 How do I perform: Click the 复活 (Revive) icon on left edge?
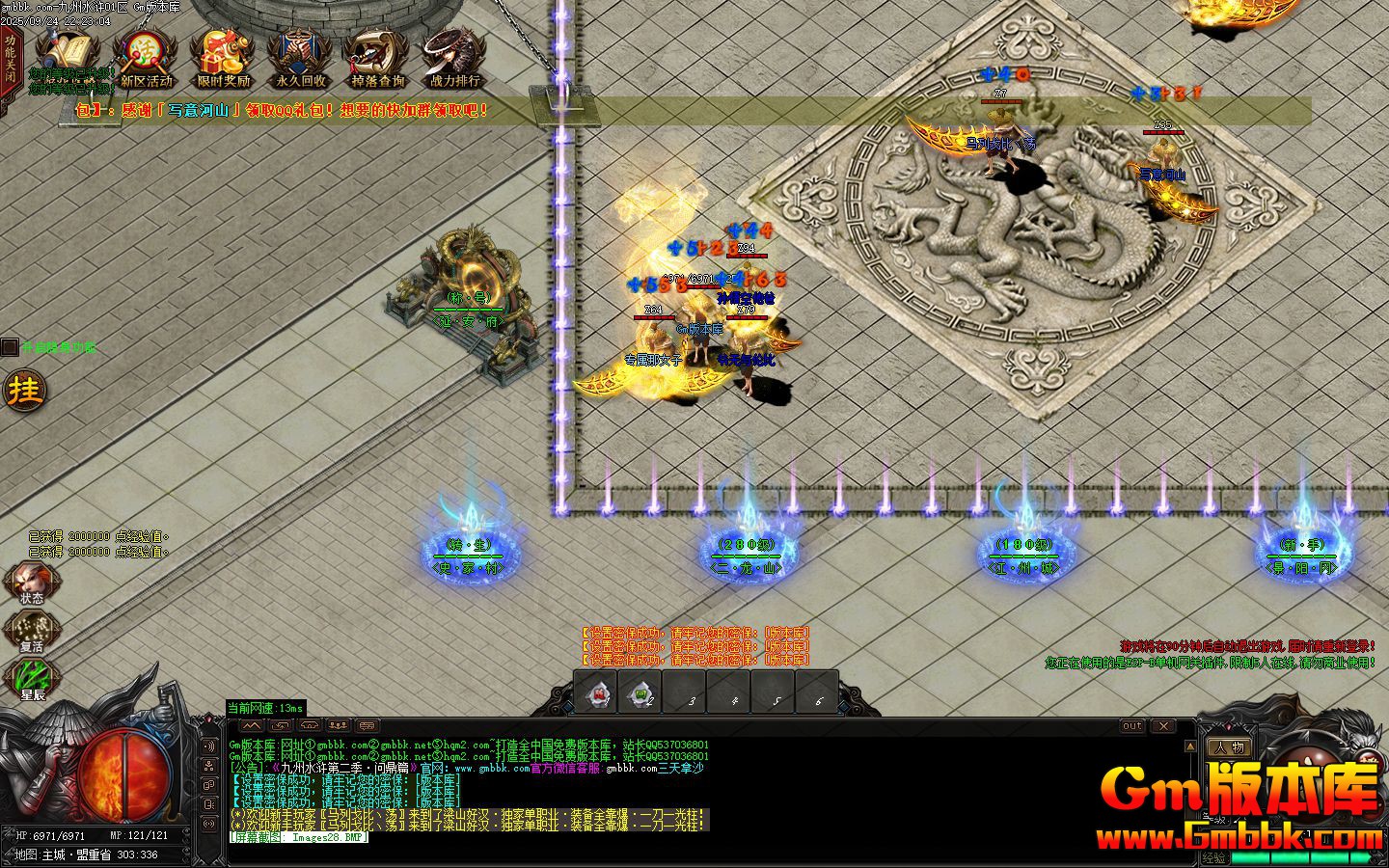(x=32, y=627)
